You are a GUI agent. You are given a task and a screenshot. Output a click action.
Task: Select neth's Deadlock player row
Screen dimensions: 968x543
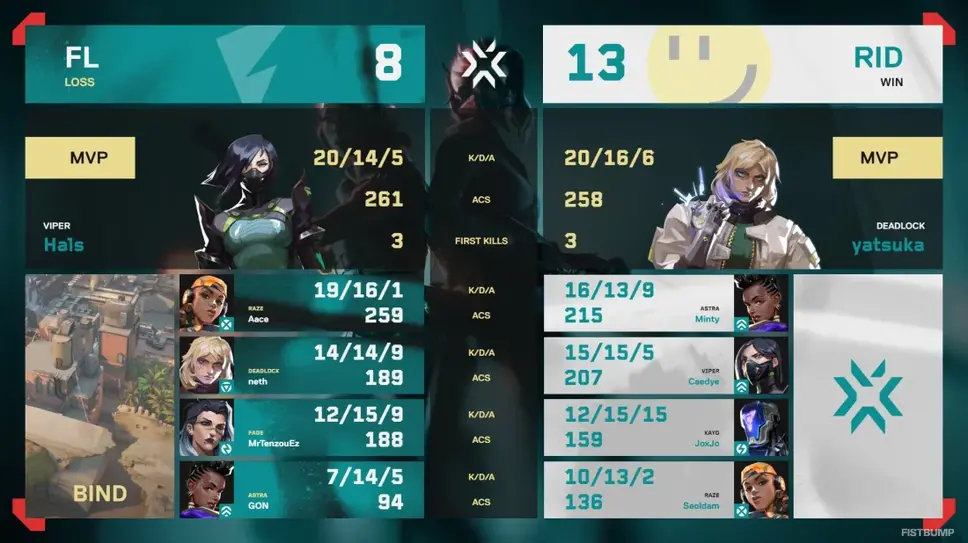(302, 365)
